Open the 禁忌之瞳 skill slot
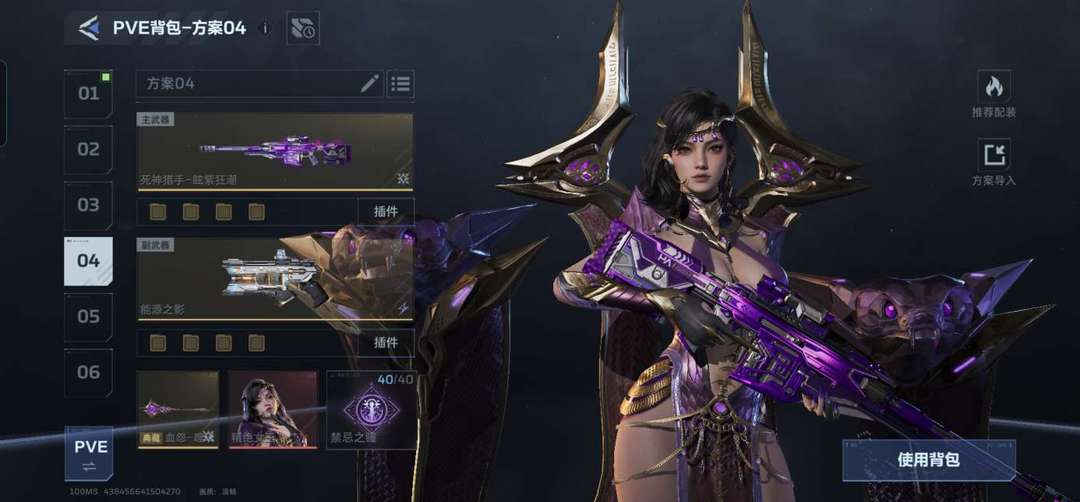The height and width of the screenshot is (502, 1080). [x=371, y=409]
